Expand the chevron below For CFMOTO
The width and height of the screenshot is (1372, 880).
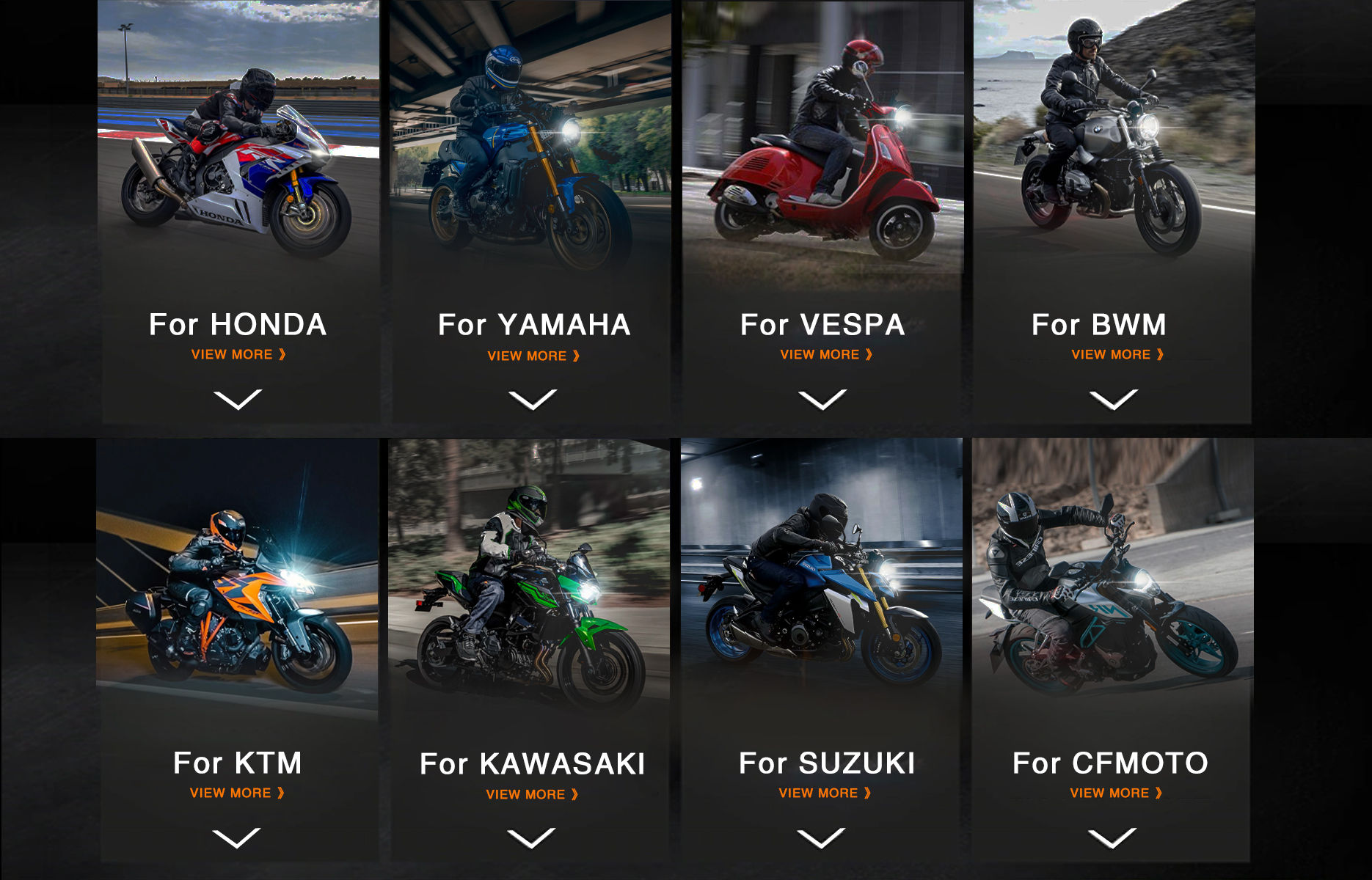pos(1112,837)
